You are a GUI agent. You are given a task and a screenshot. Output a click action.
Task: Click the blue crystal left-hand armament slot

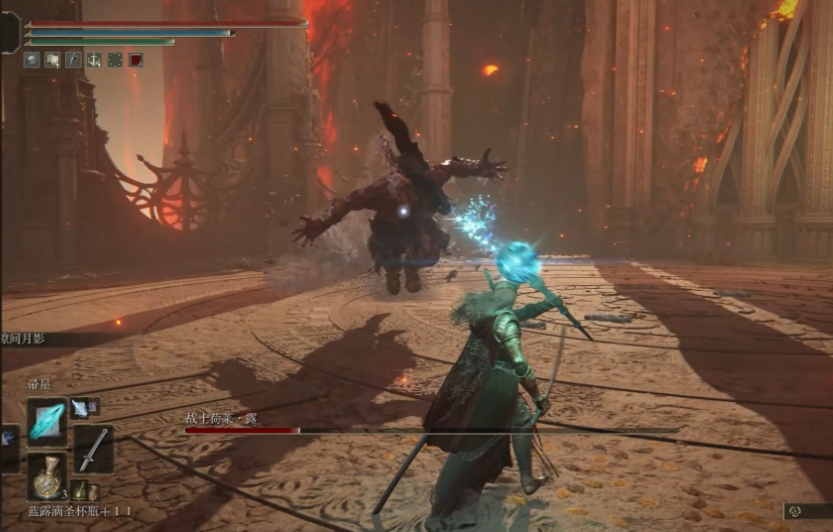coord(7,439)
